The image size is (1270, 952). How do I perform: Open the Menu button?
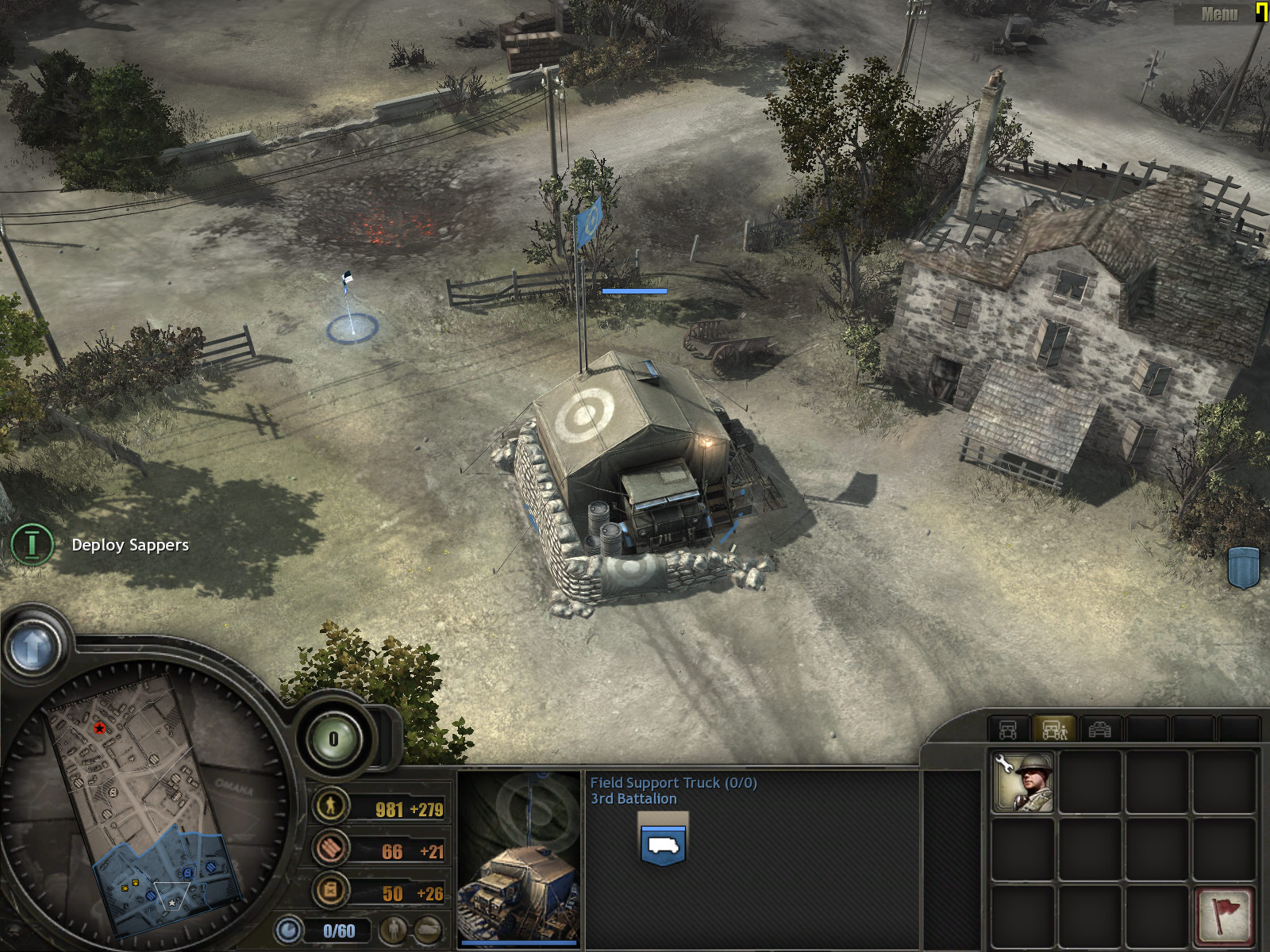click(x=1218, y=13)
